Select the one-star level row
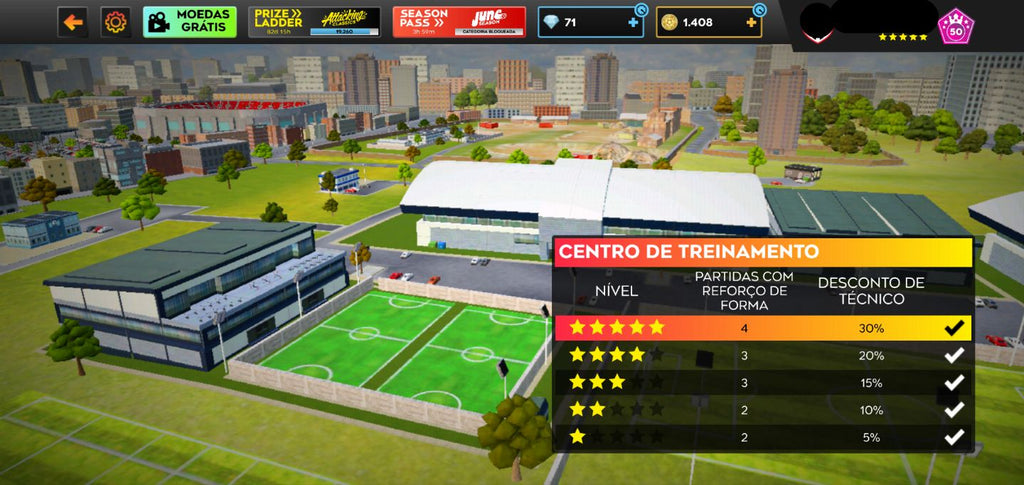The height and width of the screenshot is (485, 1024). [x=762, y=436]
